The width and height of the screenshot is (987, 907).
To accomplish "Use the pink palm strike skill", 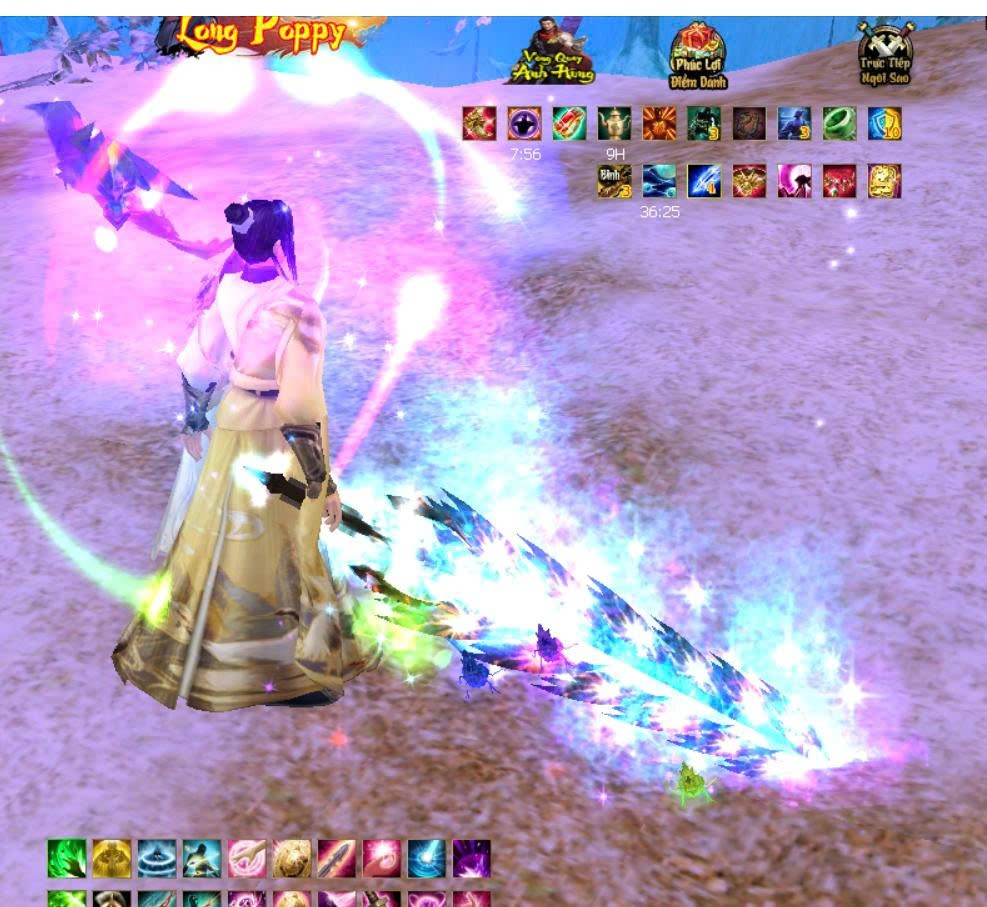I will coord(247,858).
